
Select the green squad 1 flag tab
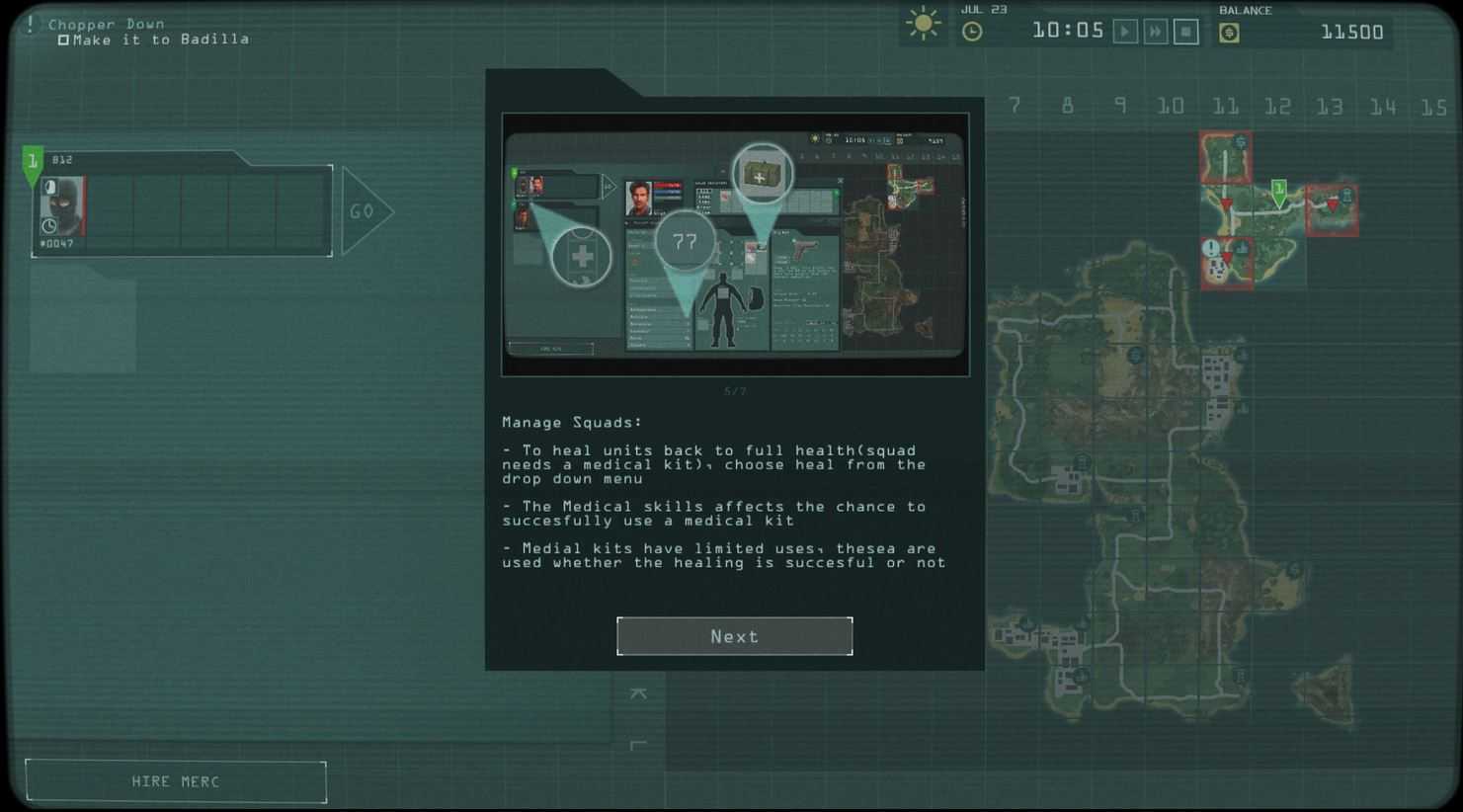pyautogui.click(x=33, y=163)
